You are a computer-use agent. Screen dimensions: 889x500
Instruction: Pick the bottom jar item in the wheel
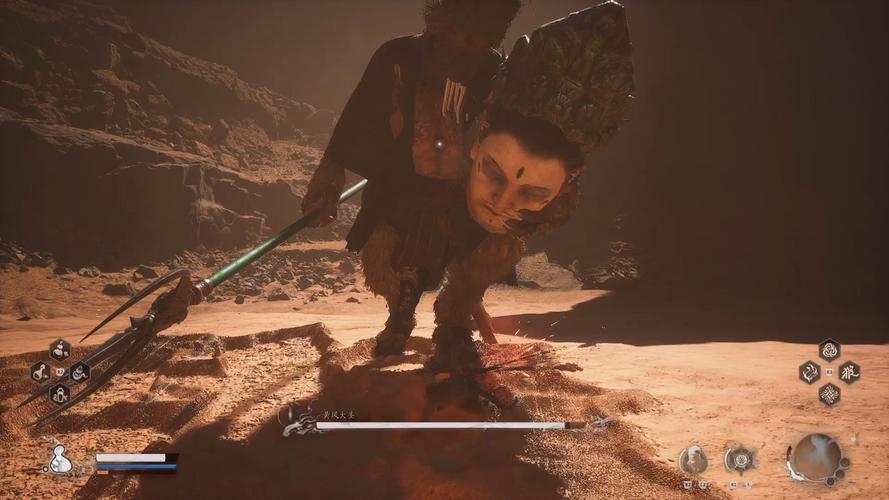(x=59, y=393)
